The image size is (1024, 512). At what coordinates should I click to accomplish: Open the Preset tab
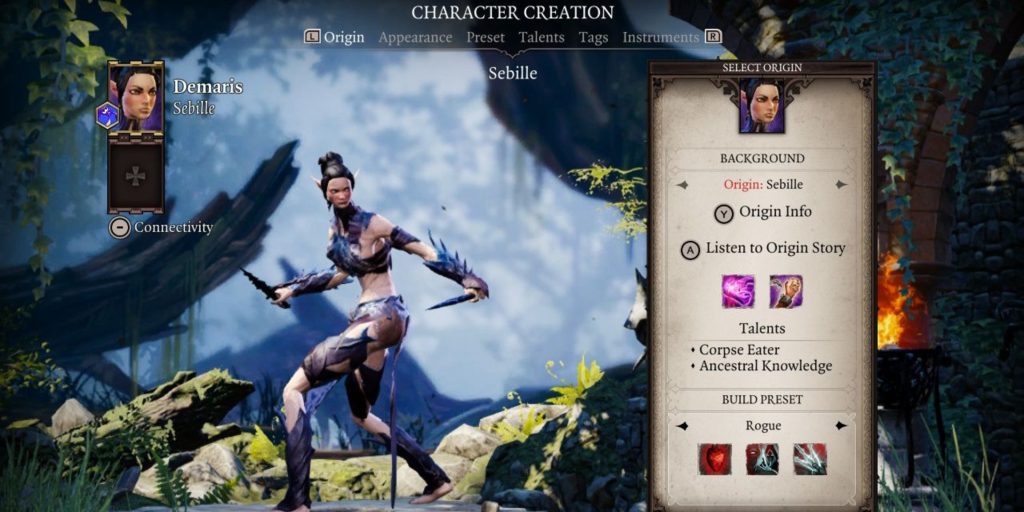(485, 37)
